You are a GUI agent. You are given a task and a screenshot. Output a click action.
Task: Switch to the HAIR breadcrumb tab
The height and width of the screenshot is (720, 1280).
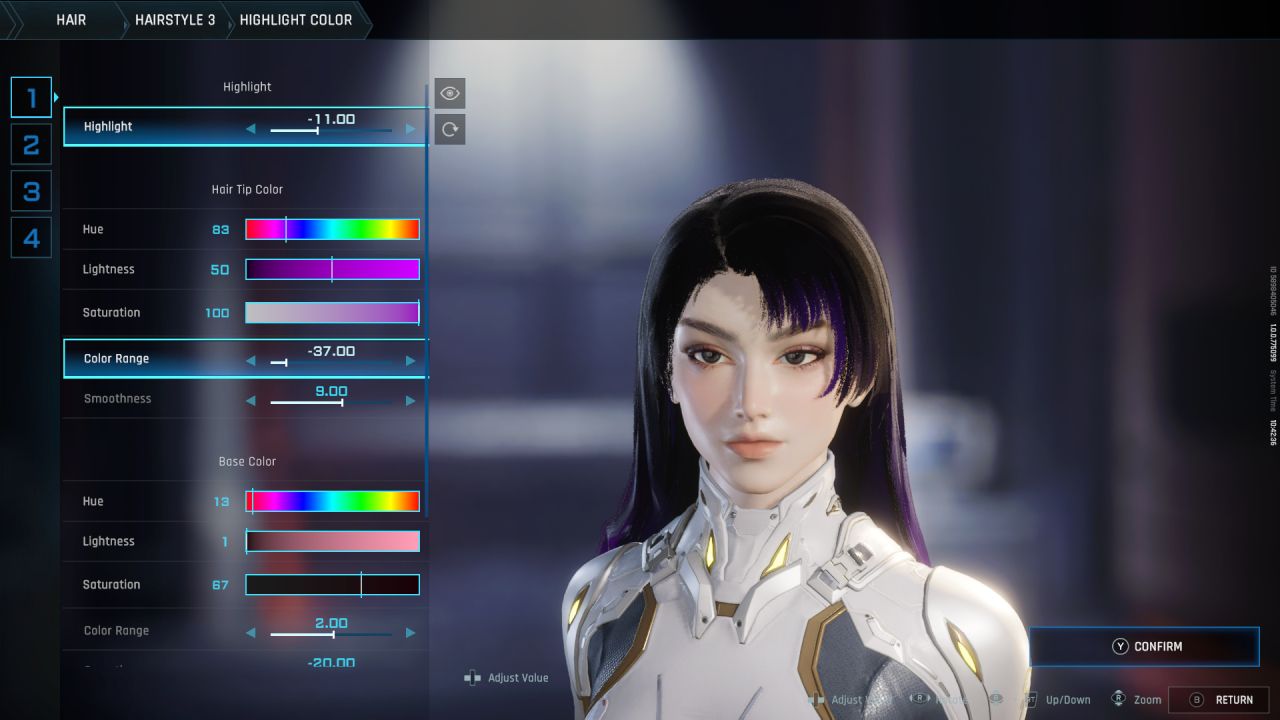pos(70,20)
